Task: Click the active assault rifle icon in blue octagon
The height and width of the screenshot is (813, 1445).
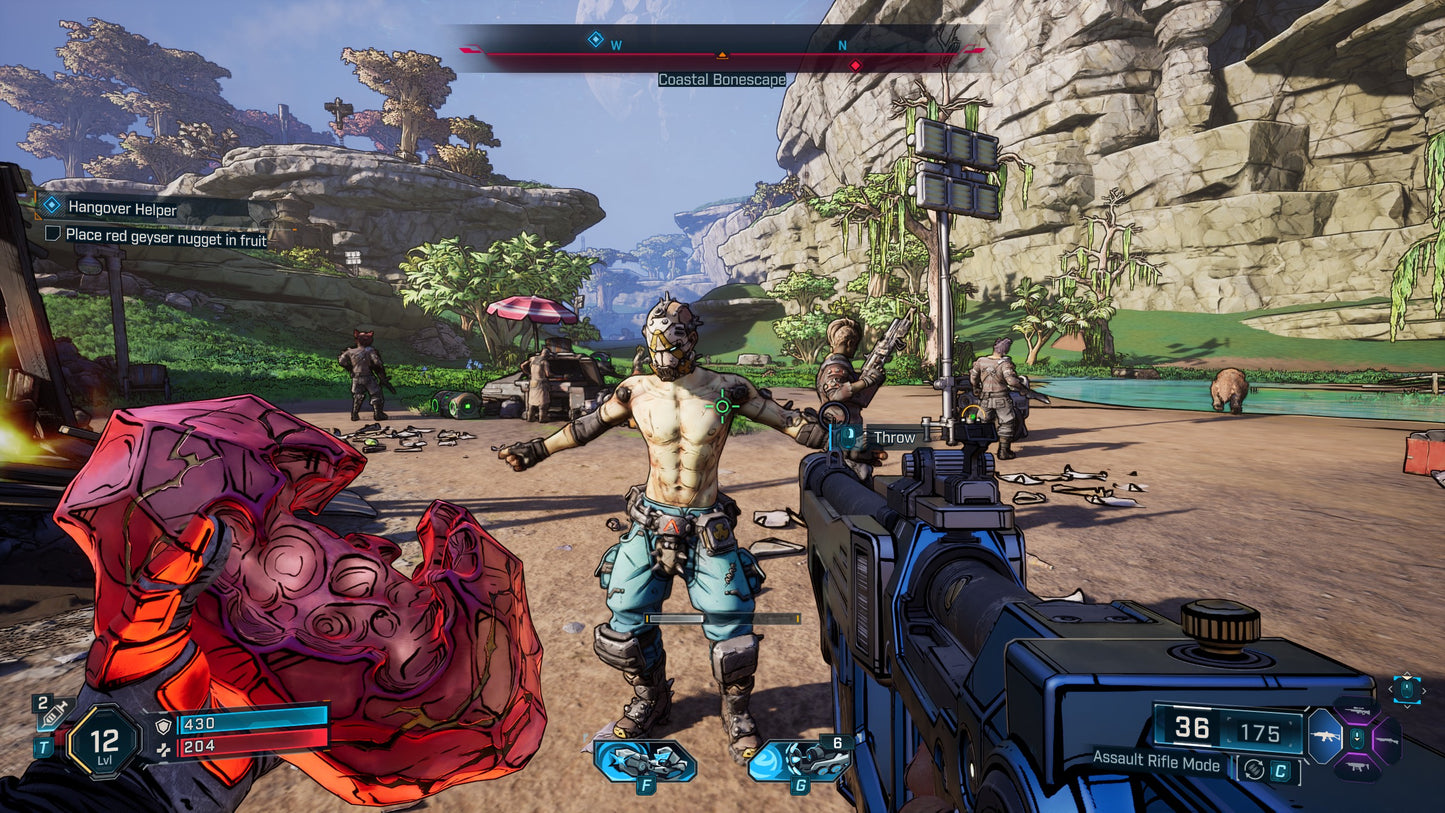Action: pyautogui.click(x=1326, y=736)
